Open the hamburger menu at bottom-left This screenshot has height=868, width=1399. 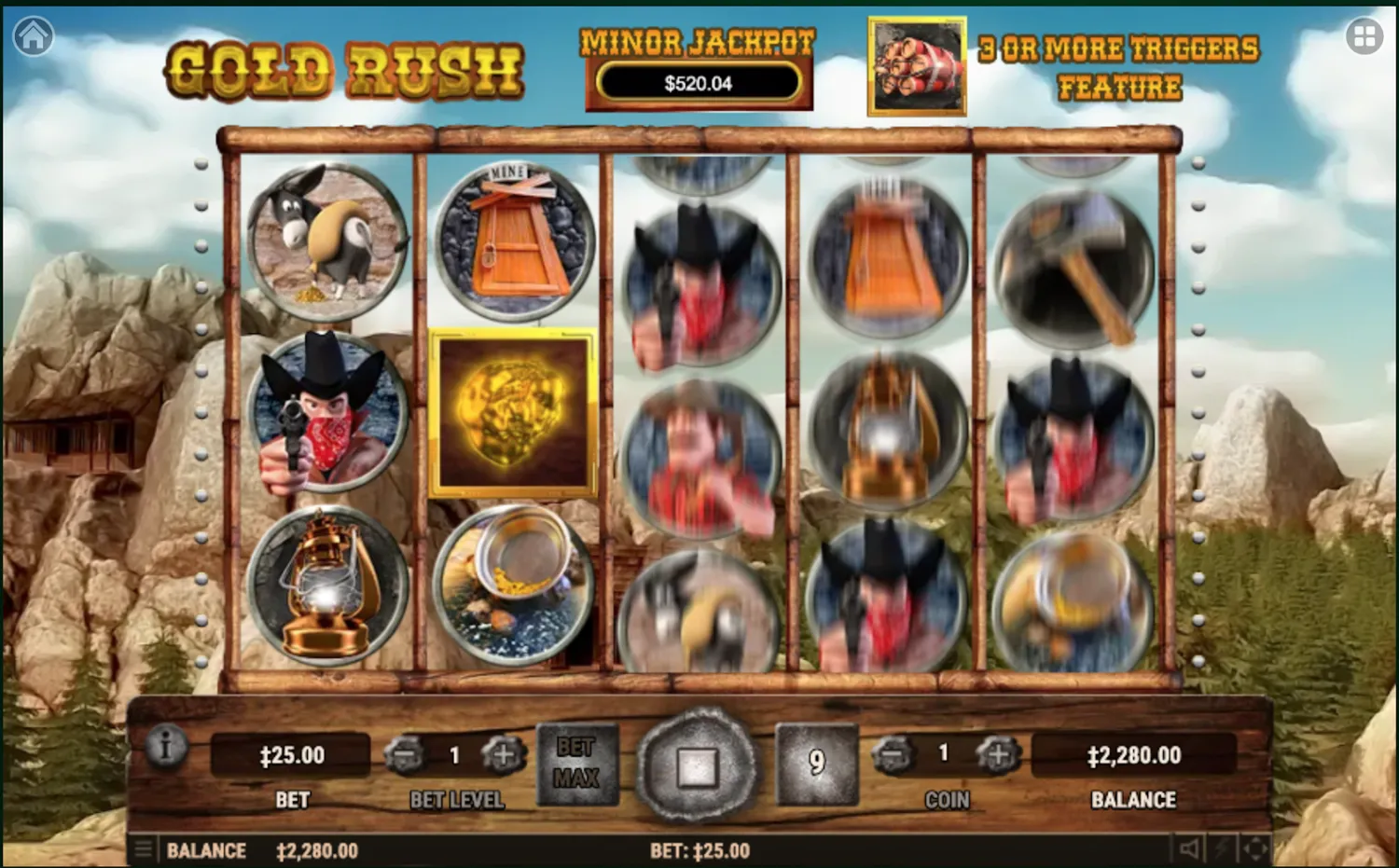(x=145, y=849)
